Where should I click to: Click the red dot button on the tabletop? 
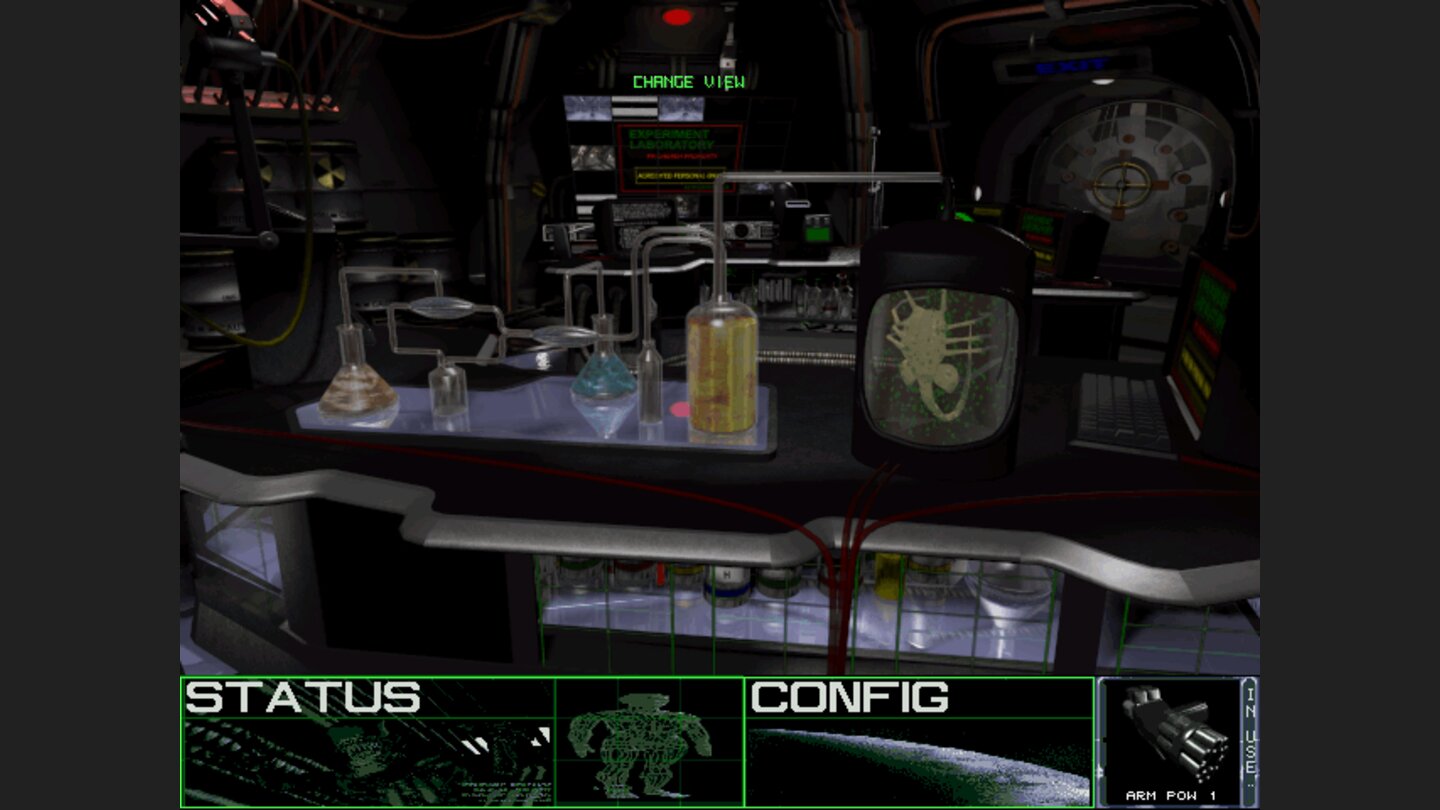(x=681, y=406)
